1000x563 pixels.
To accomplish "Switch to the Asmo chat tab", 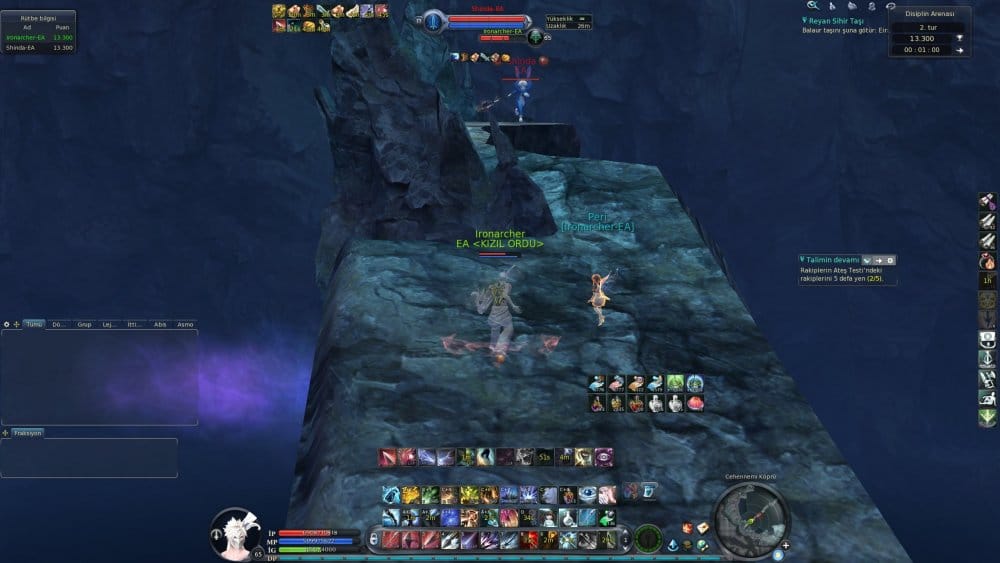I will [x=185, y=324].
